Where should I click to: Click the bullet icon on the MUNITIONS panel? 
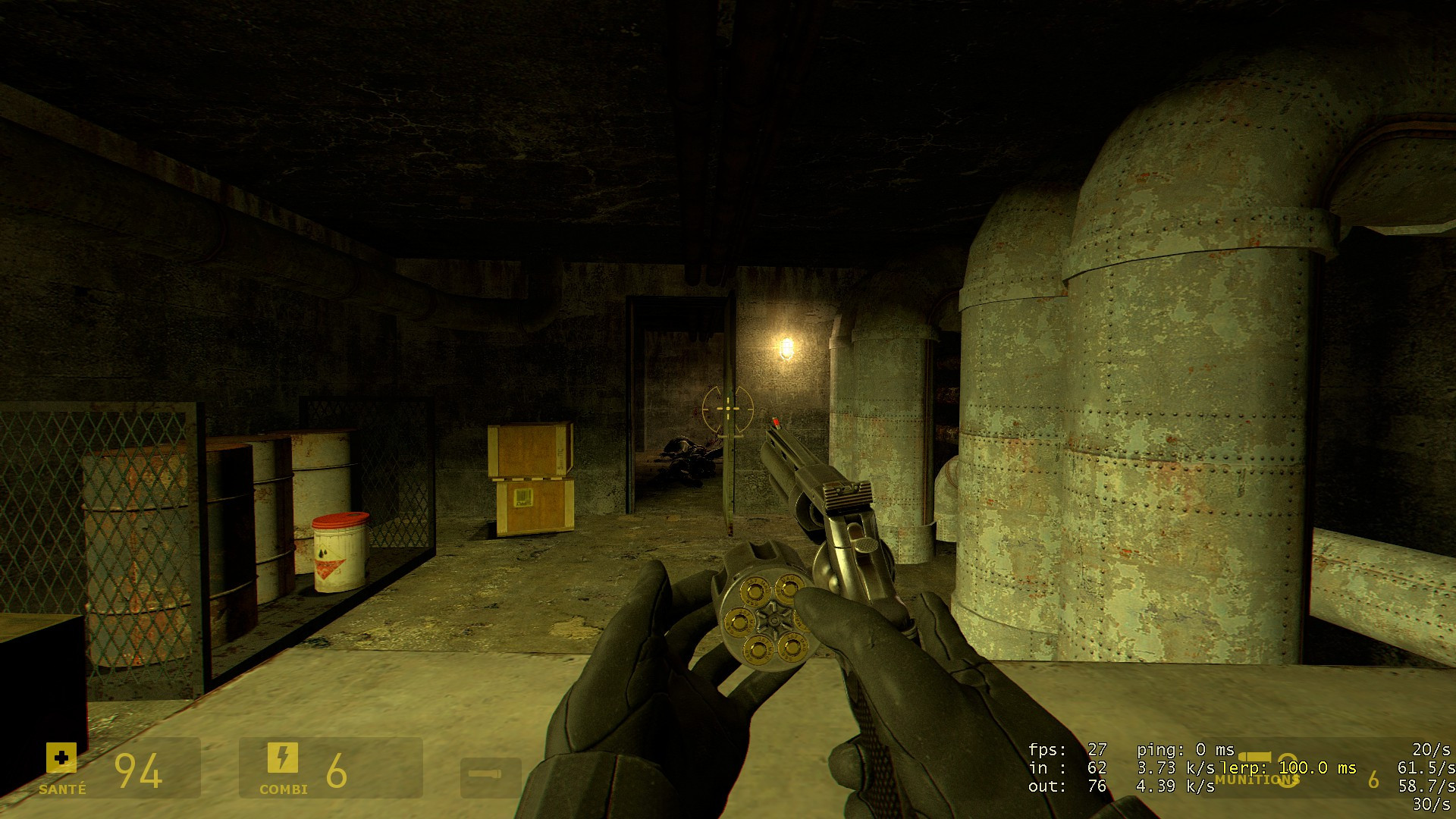(x=1254, y=757)
